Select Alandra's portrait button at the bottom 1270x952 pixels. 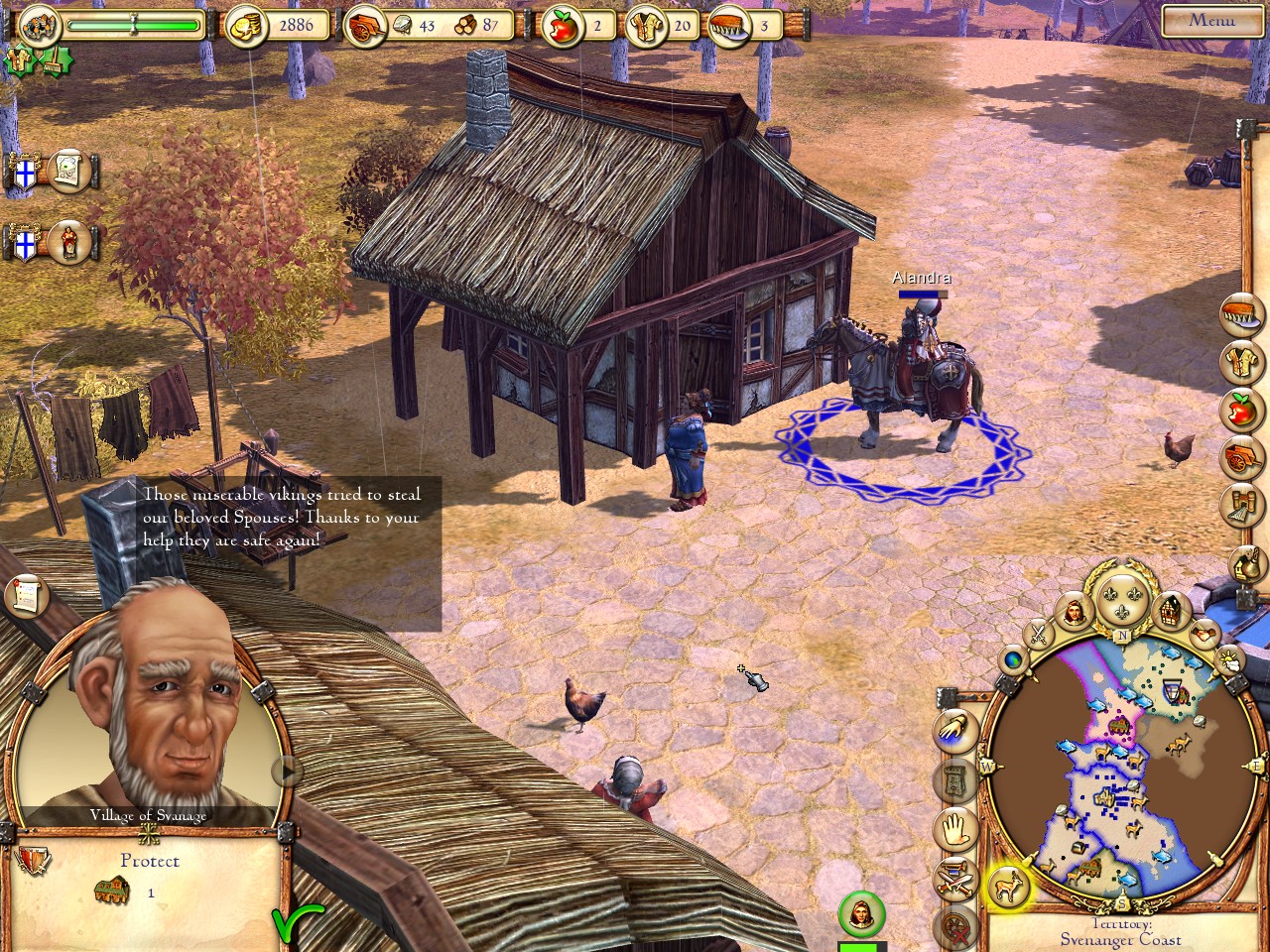(x=861, y=914)
